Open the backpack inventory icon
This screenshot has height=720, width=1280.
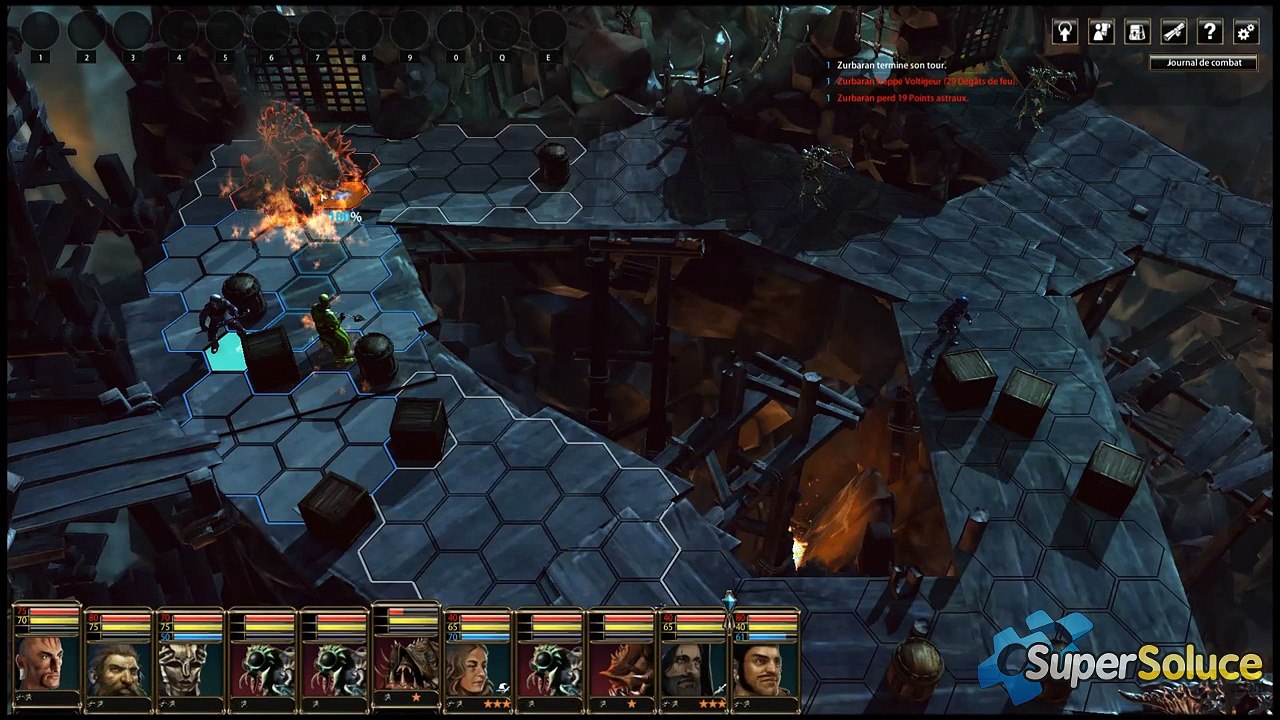(1137, 32)
